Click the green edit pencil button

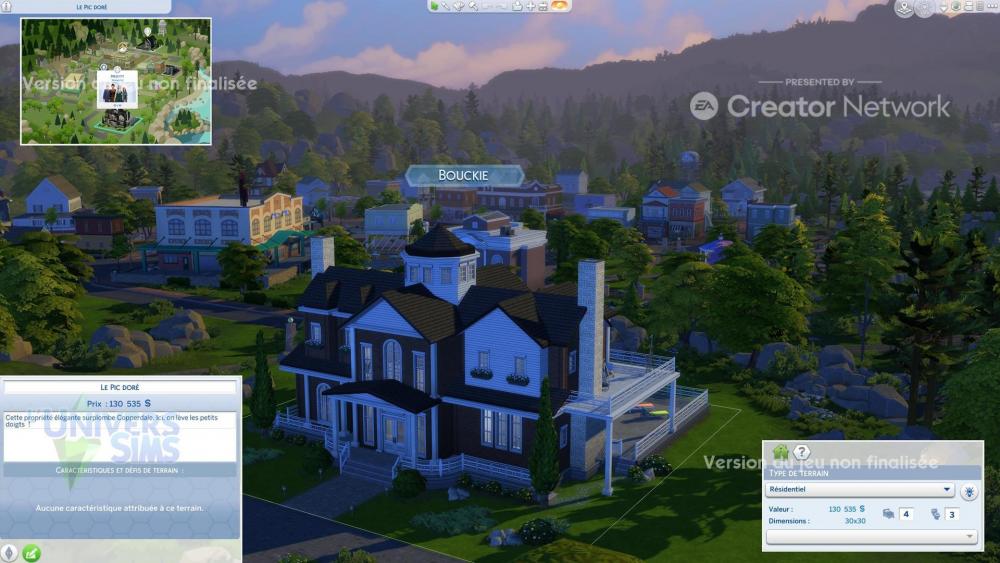(31, 552)
